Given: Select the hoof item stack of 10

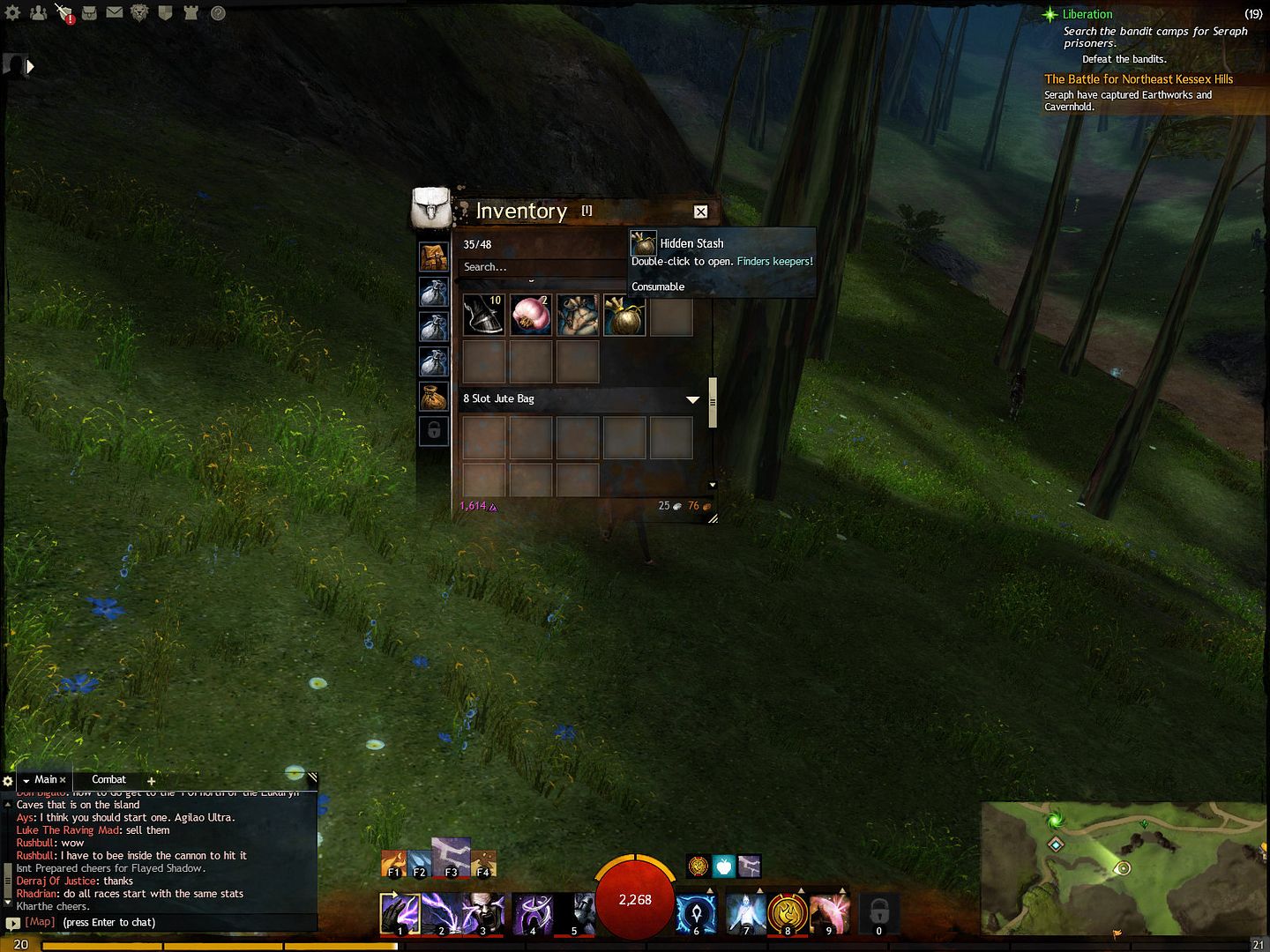Looking at the screenshot, I should [483, 316].
